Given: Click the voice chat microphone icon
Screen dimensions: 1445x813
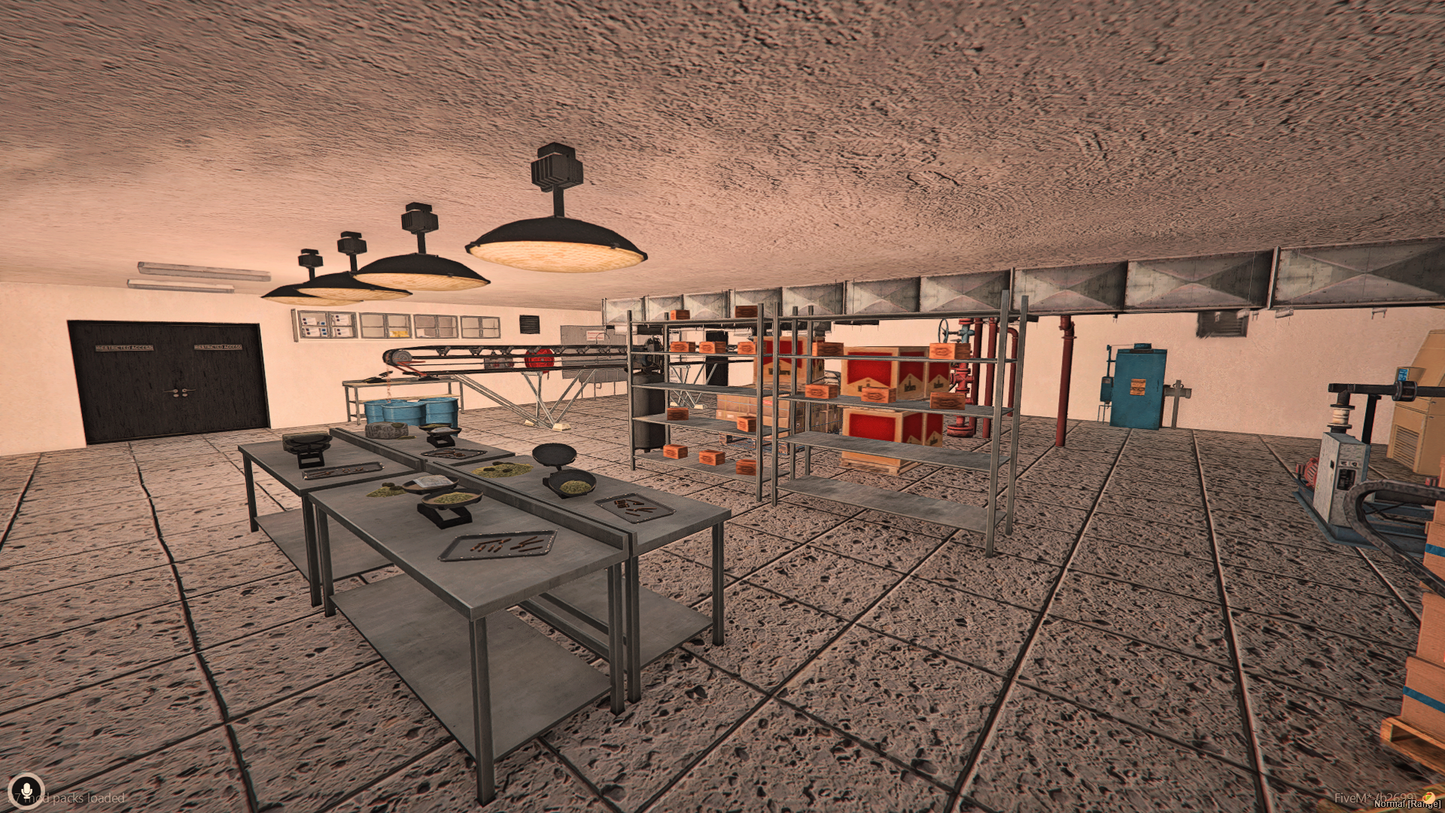Looking at the screenshot, I should pos(26,790).
